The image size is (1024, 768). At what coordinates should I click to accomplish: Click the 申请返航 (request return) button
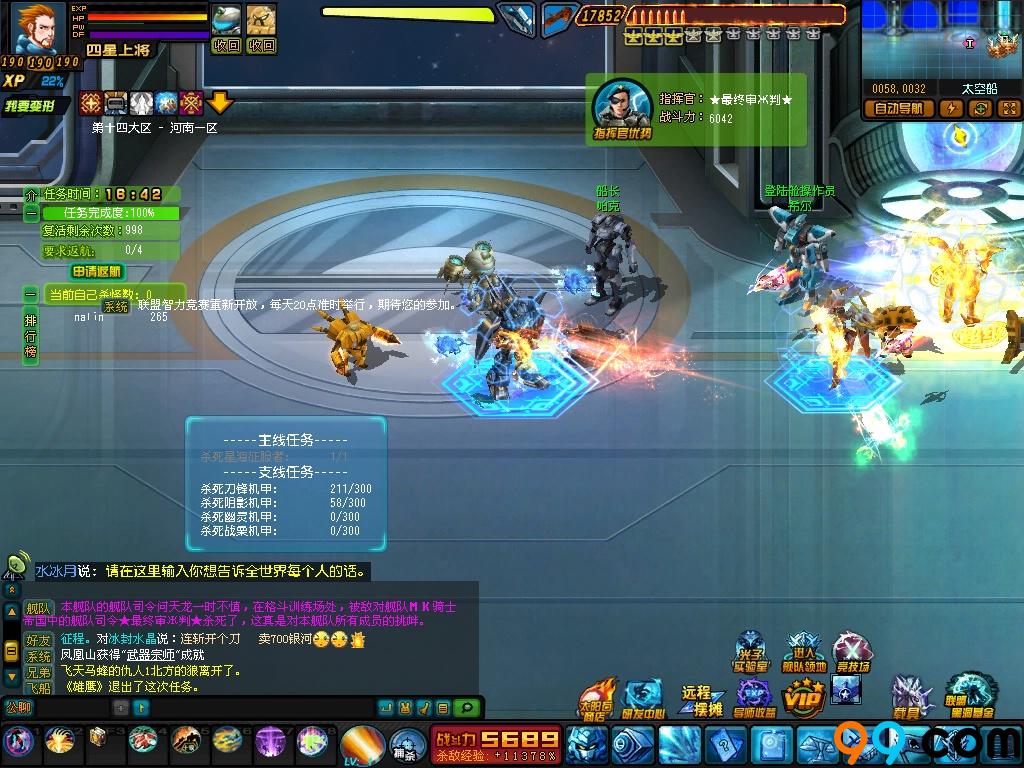[97, 271]
